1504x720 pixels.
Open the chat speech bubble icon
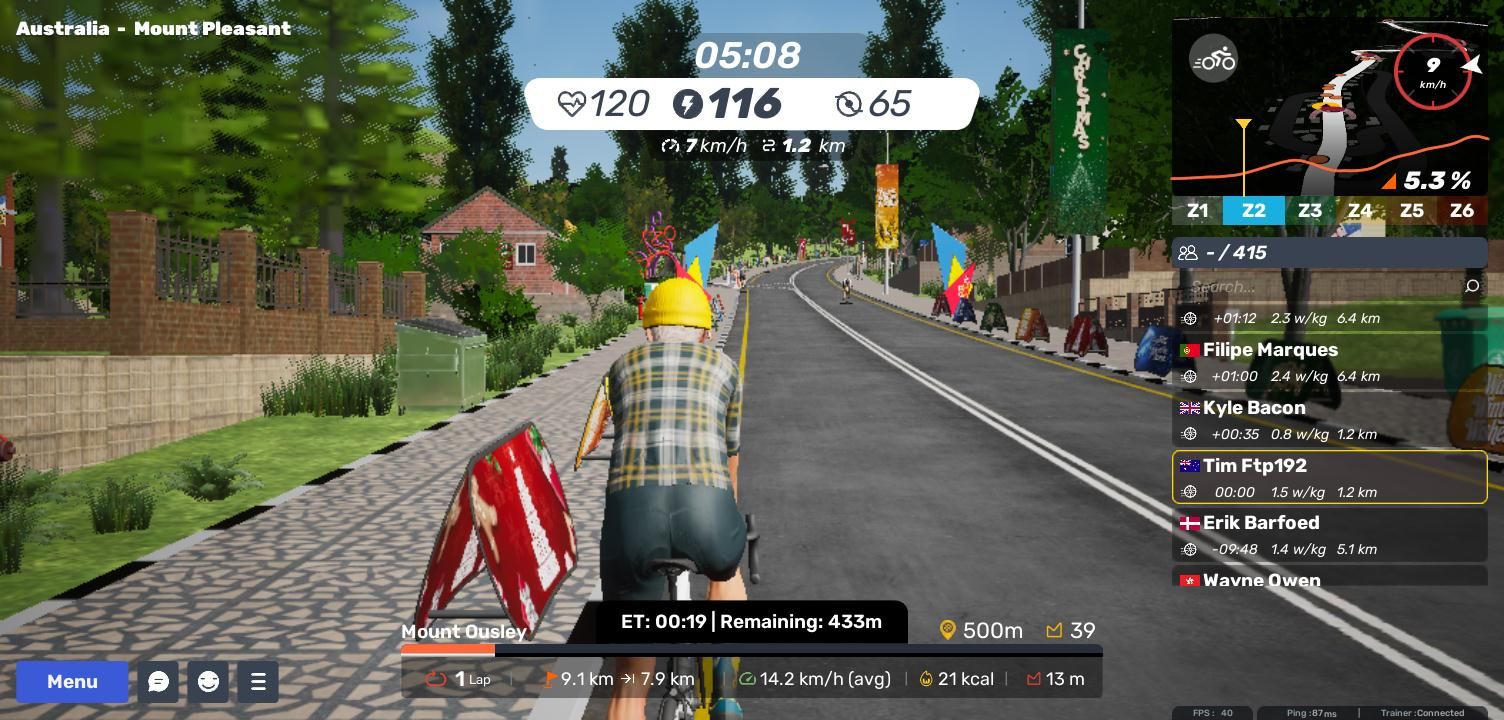(x=158, y=682)
